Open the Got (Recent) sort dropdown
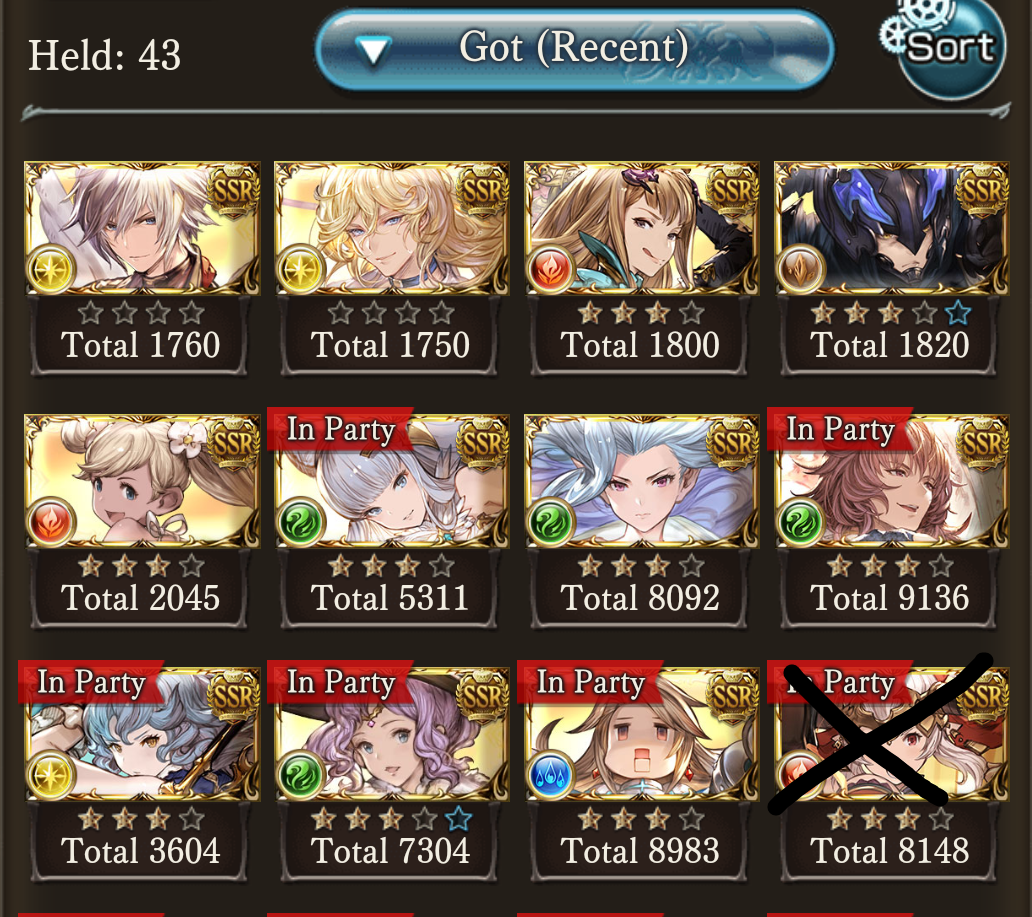The image size is (1032, 917). tap(574, 48)
